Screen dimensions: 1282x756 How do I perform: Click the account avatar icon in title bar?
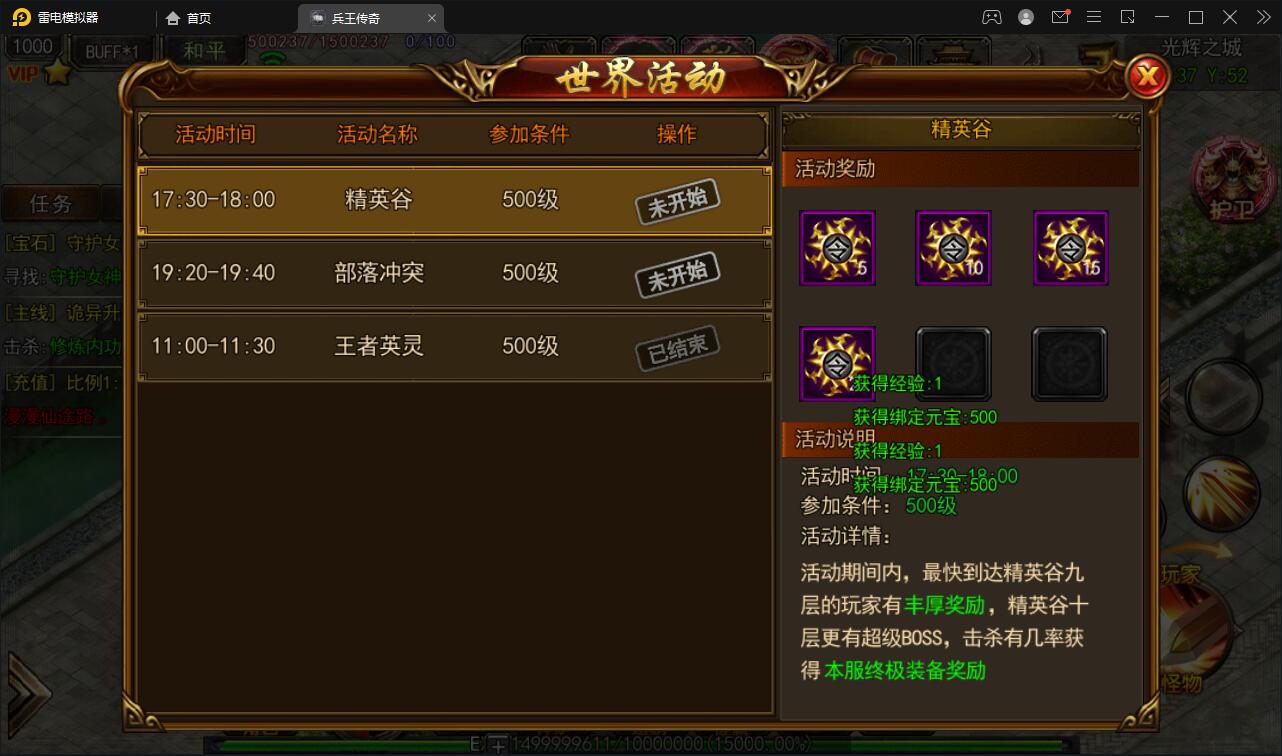tap(1025, 17)
